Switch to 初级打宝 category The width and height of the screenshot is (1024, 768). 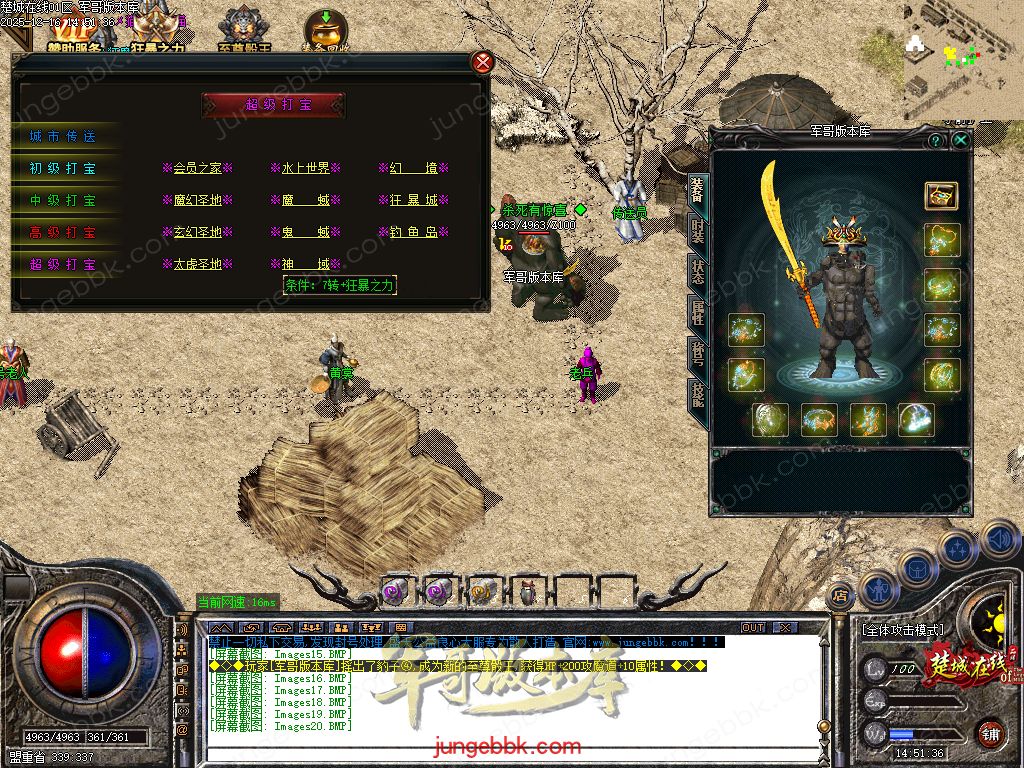[64, 168]
